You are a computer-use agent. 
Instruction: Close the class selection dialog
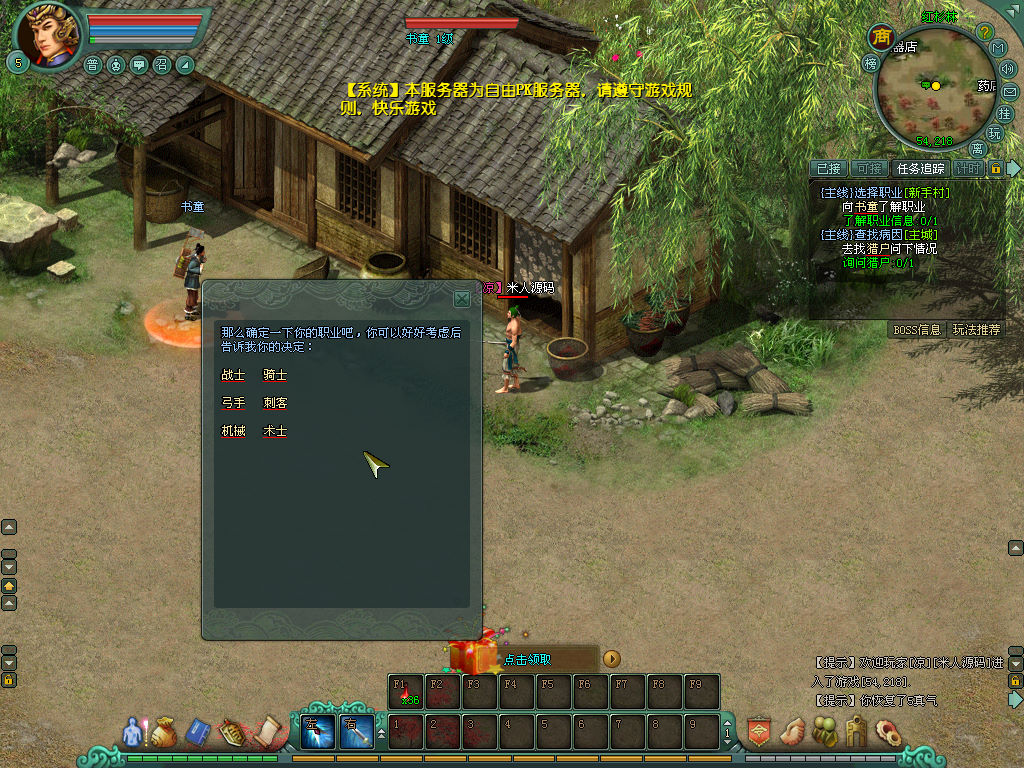click(461, 298)
